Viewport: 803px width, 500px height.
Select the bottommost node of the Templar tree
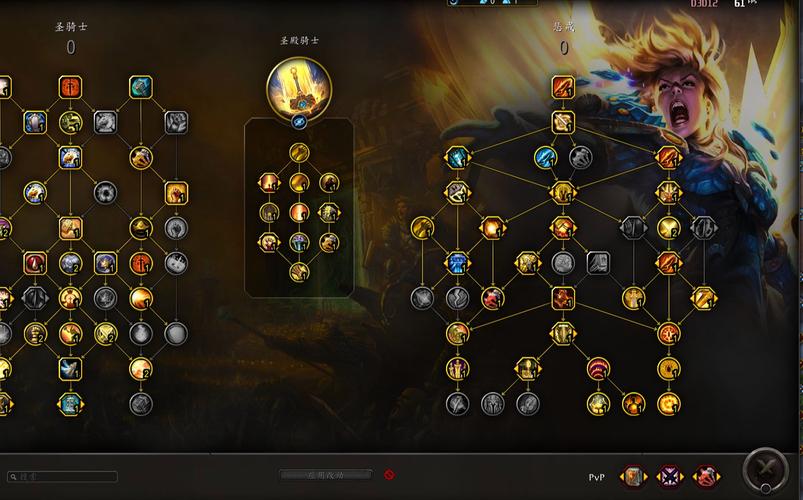299,272
